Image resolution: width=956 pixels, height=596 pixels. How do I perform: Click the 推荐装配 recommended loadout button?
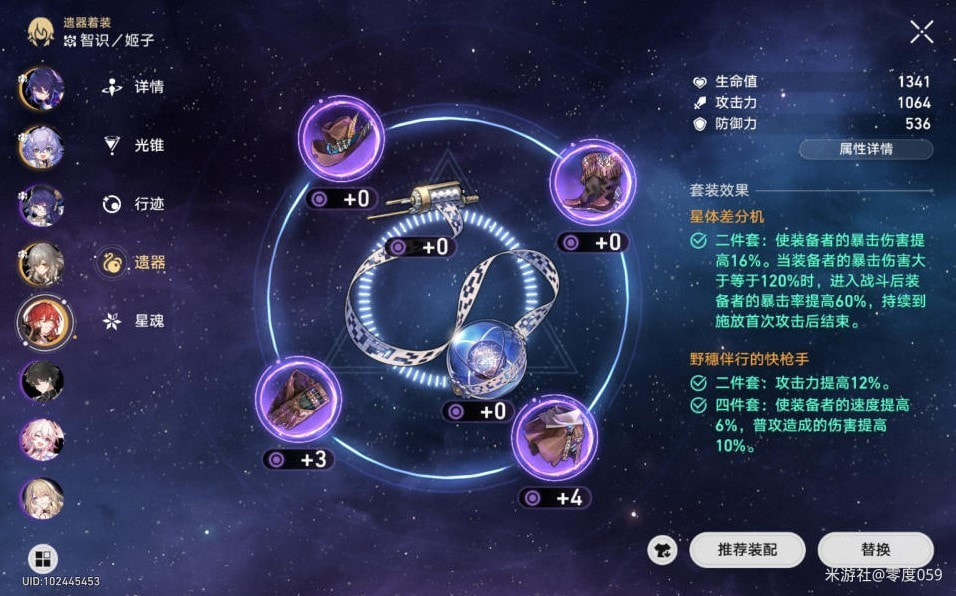click(x=747, y=549)
